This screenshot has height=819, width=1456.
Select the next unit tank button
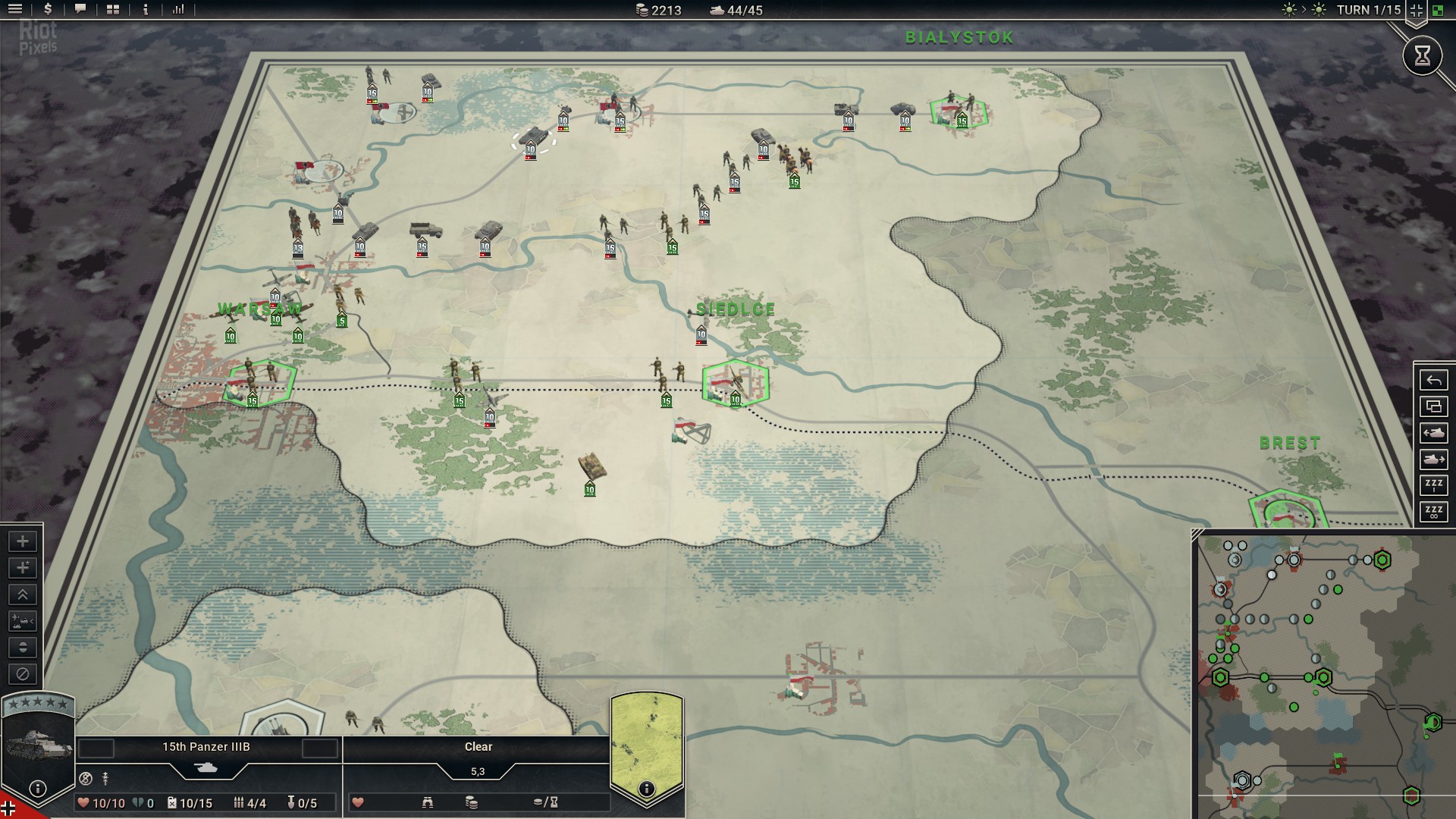point(1433,460)
